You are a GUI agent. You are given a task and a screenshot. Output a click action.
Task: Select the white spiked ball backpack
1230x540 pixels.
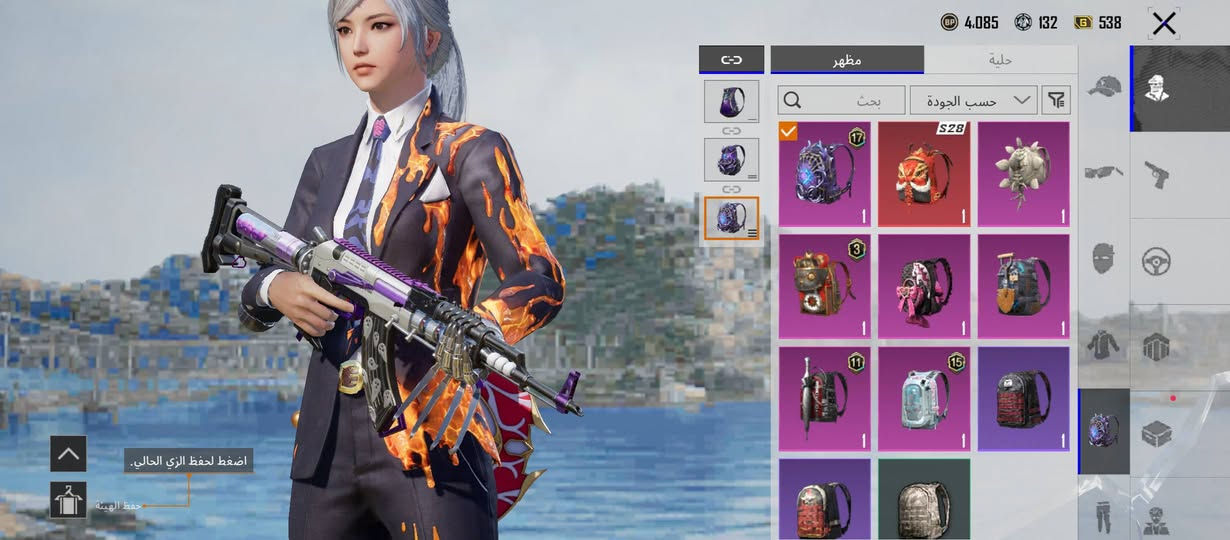[1023, 174]
